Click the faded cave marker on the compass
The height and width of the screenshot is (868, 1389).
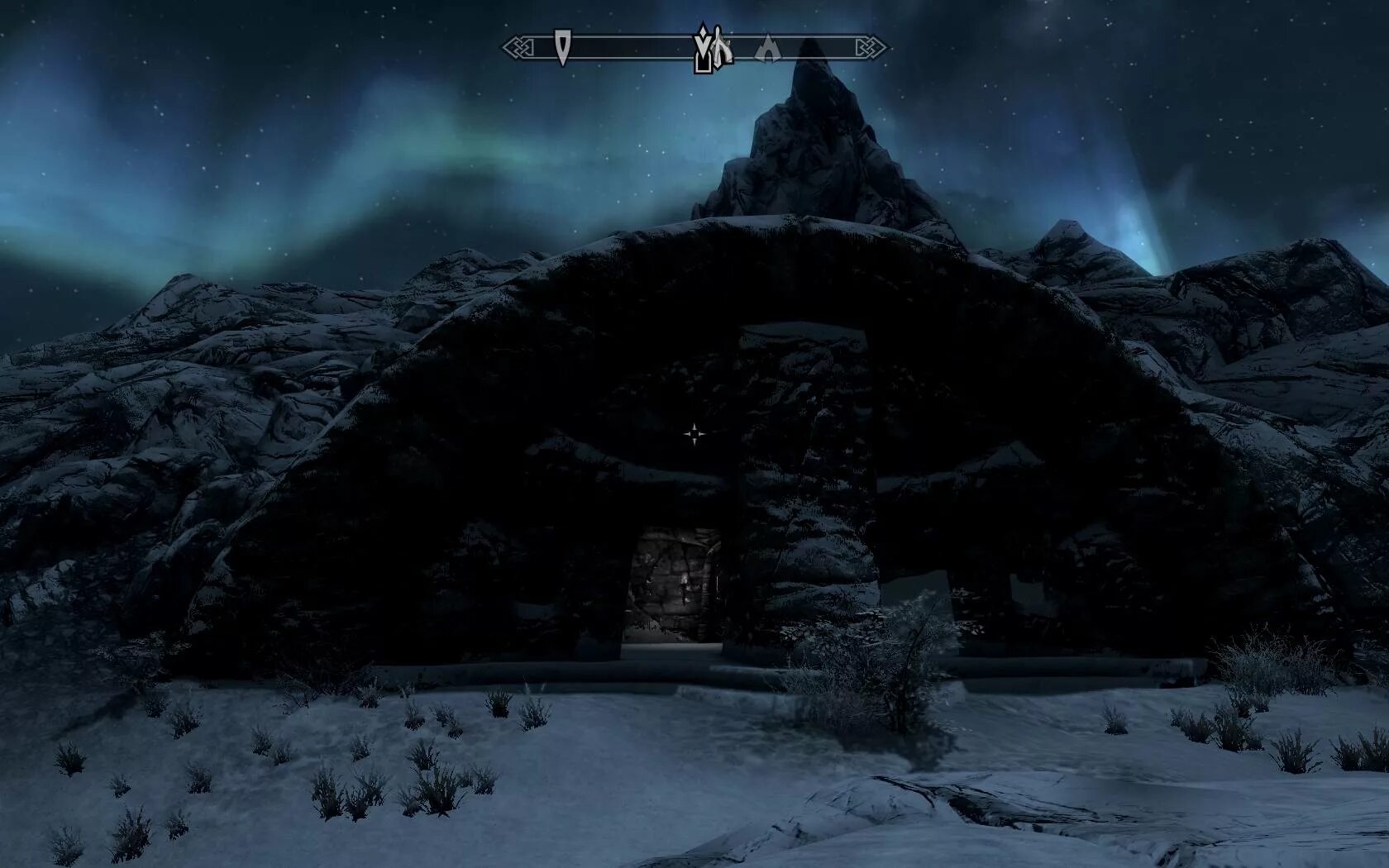[x=768, y=49]
